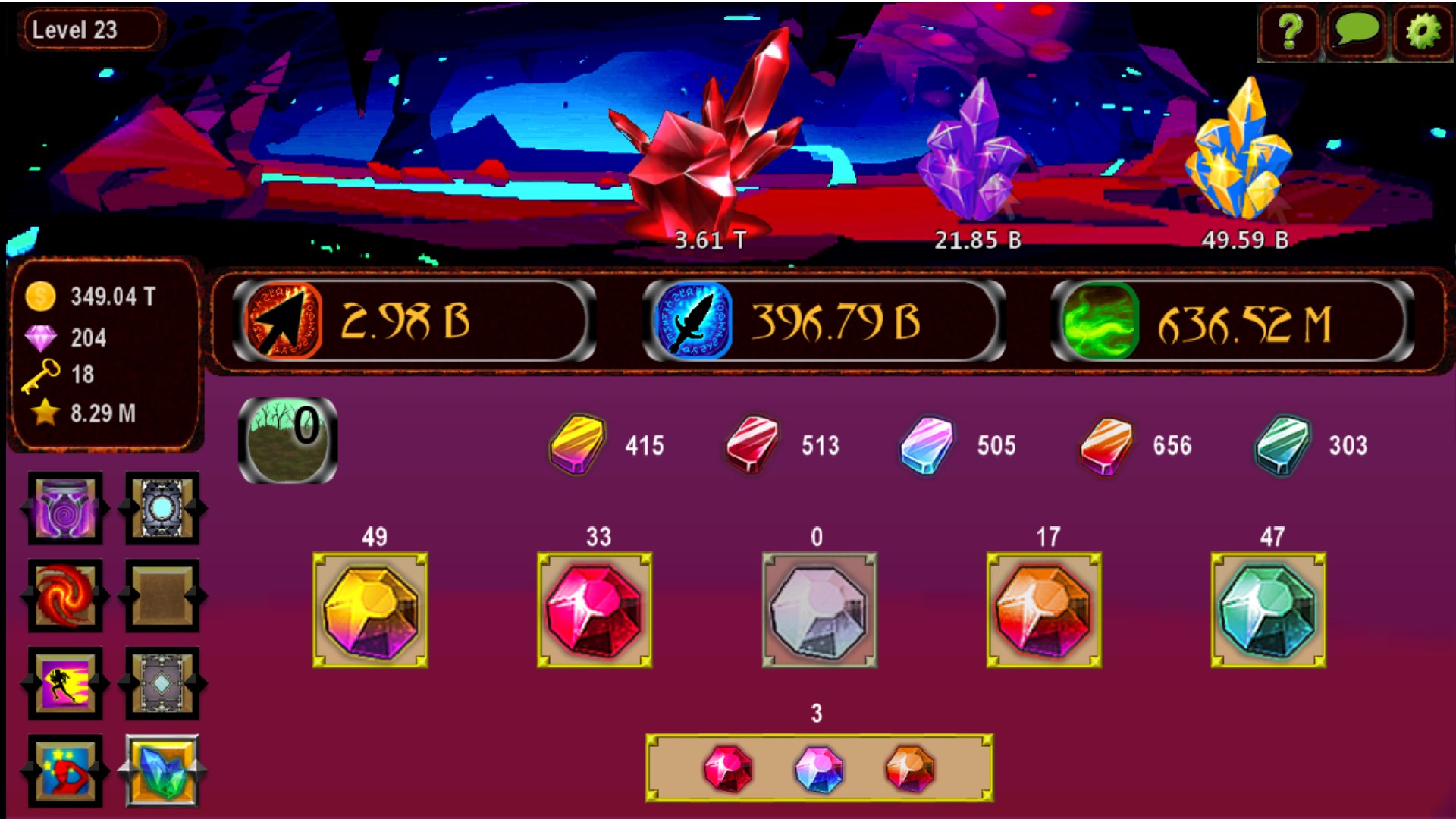Select the yellow gem showing 49
The width and height of the screenshot is (1456, 819).
372,610
